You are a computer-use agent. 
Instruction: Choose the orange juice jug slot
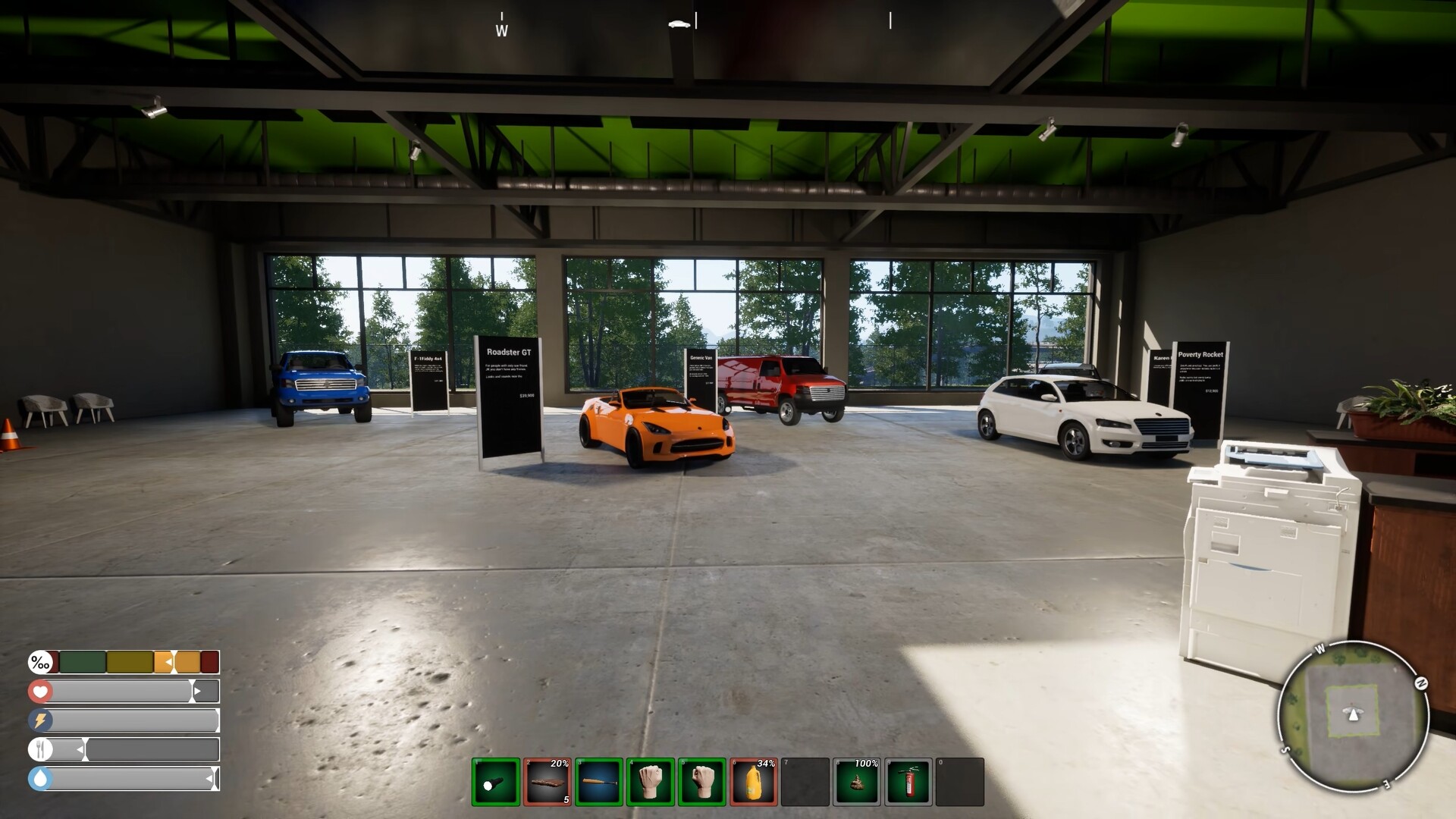754,782
